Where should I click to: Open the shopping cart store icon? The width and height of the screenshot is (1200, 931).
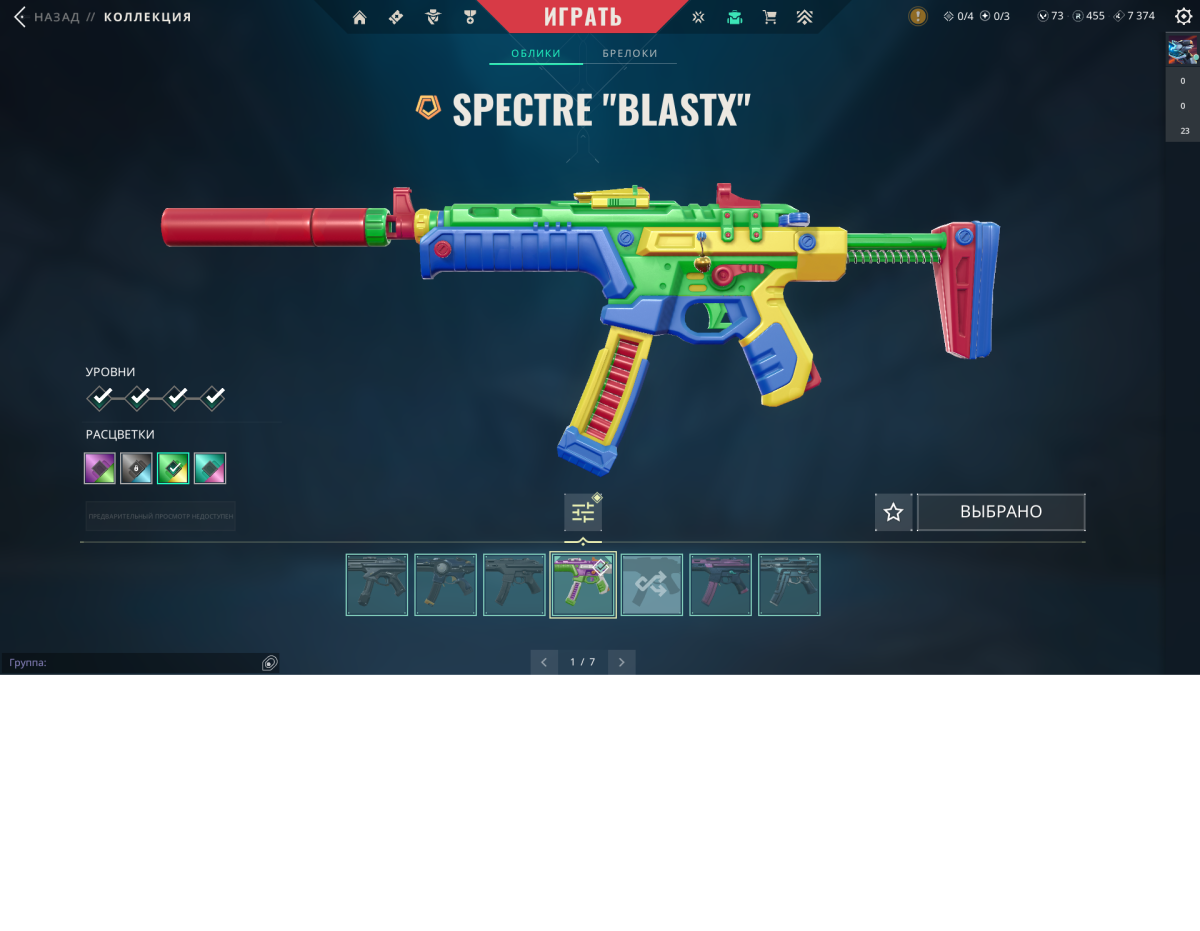click(x=769, y=17)
